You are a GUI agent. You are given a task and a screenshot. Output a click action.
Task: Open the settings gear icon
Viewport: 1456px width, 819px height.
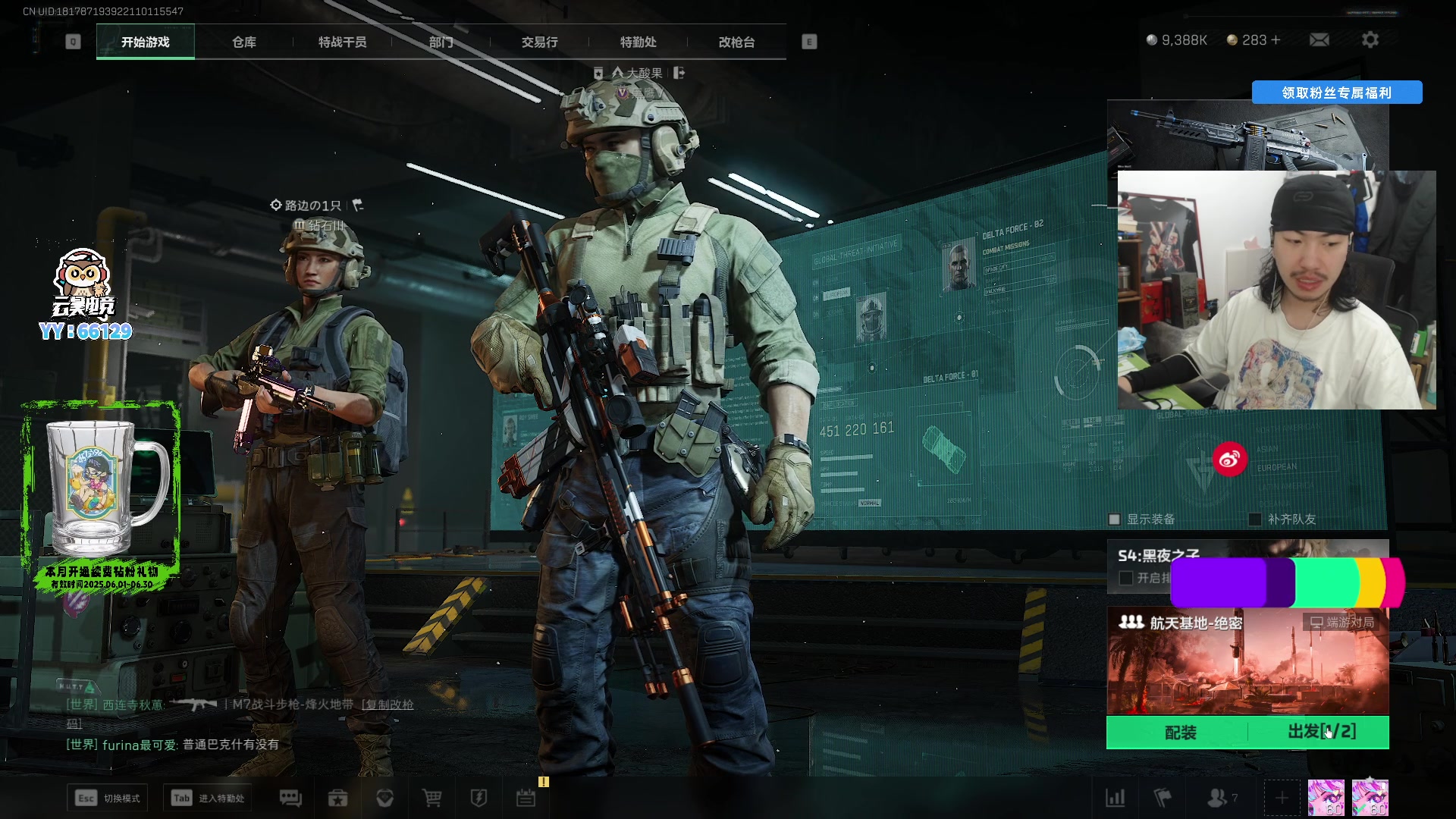pyautogui.click(x=1370, y=40)
